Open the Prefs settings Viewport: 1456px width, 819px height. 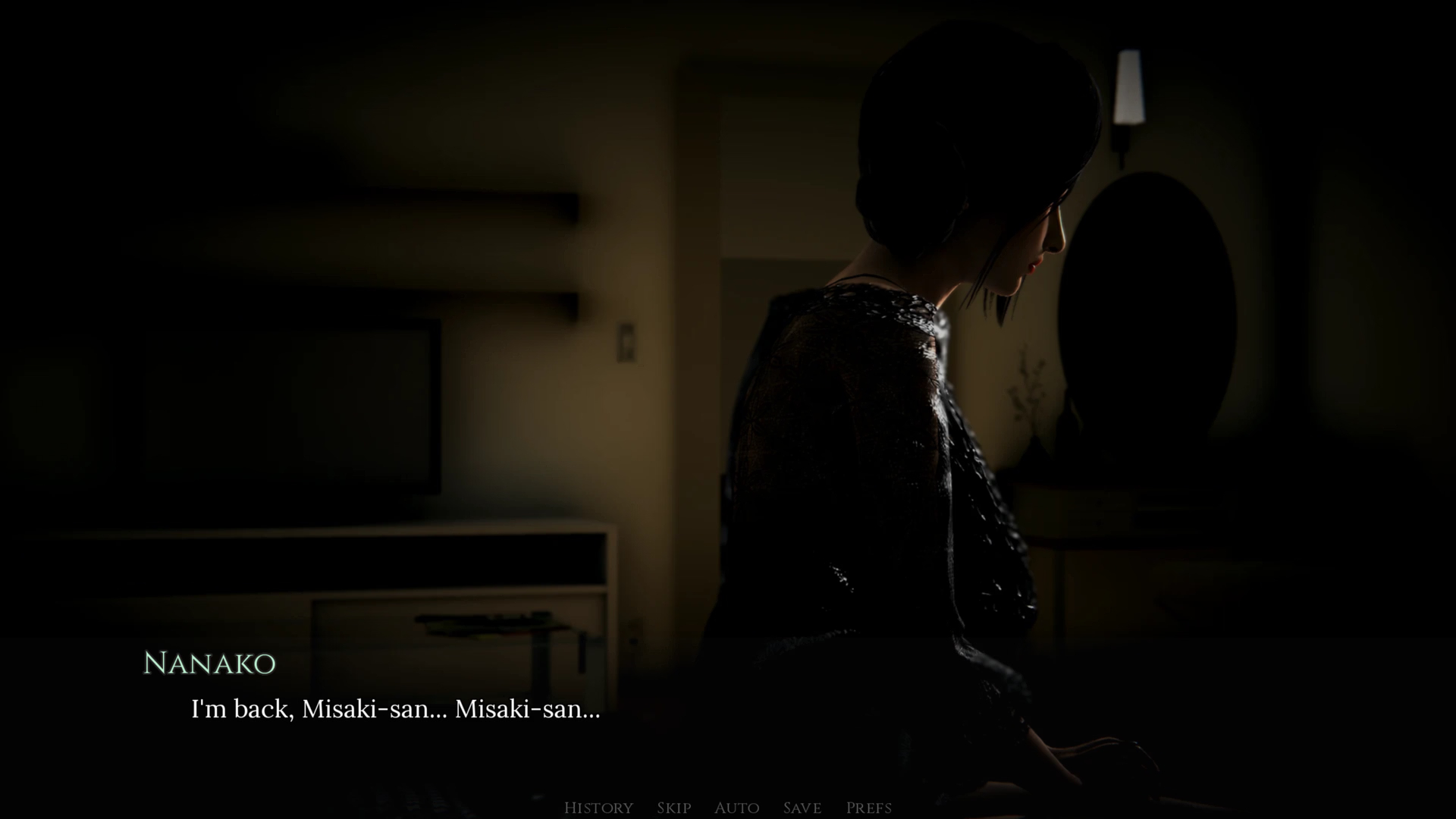click(x=868, y=808)
